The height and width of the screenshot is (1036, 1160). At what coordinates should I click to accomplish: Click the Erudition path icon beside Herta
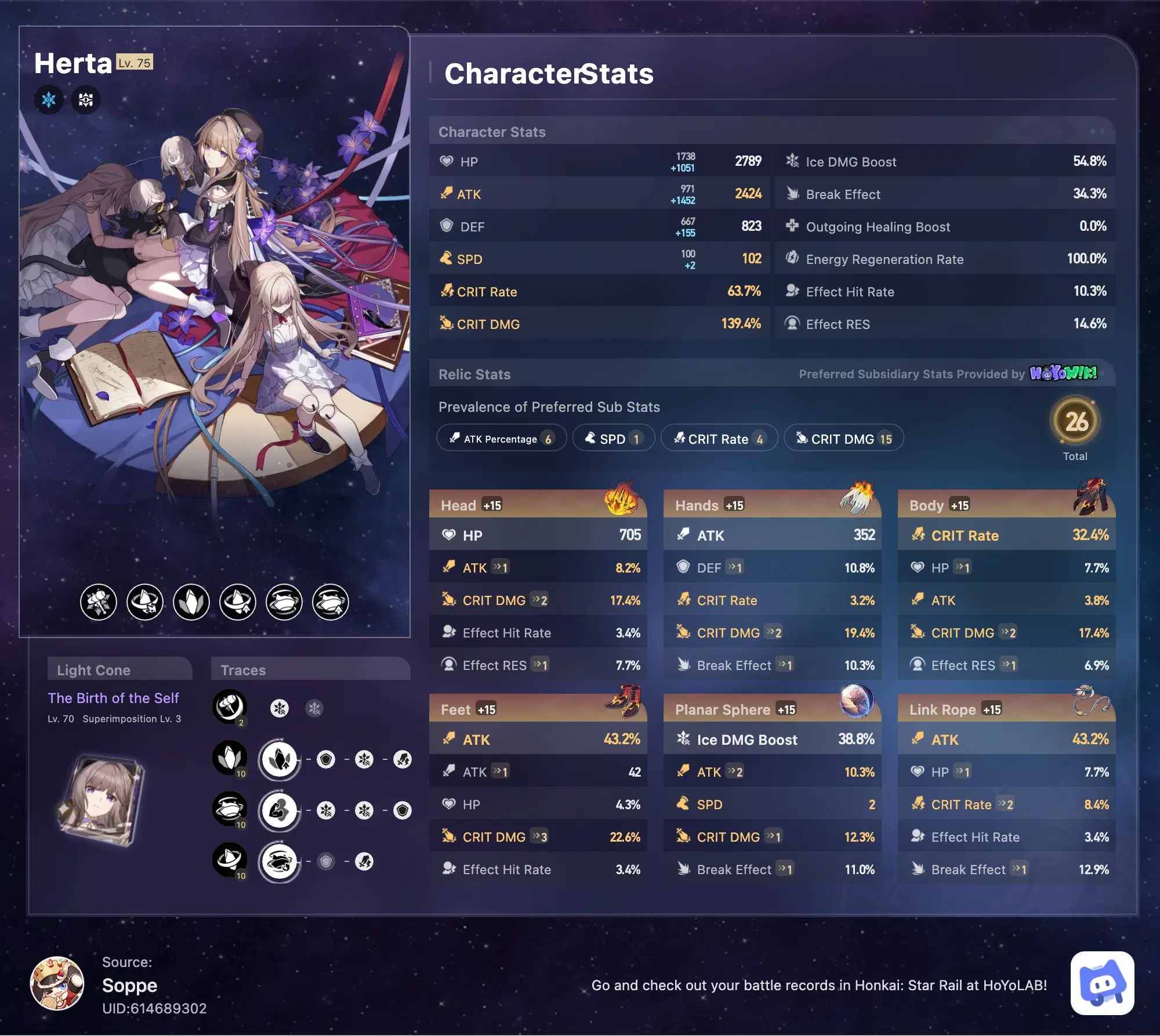[85, 99]
